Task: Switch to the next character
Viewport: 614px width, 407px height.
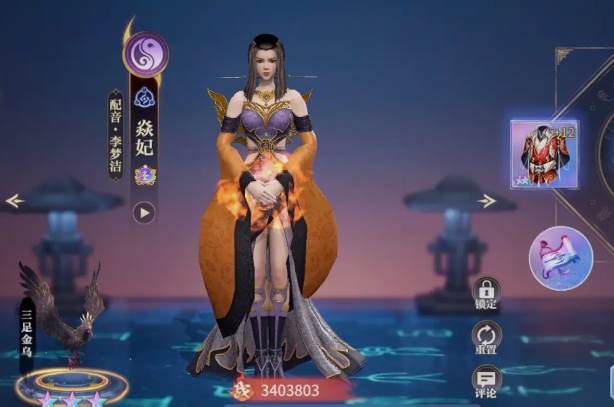Action: (487, 201)
